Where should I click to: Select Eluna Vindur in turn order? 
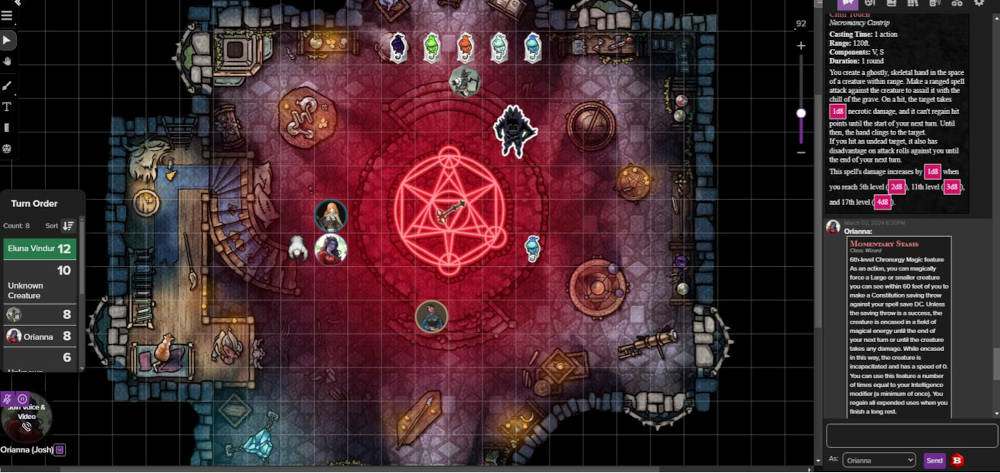point(40,248)
